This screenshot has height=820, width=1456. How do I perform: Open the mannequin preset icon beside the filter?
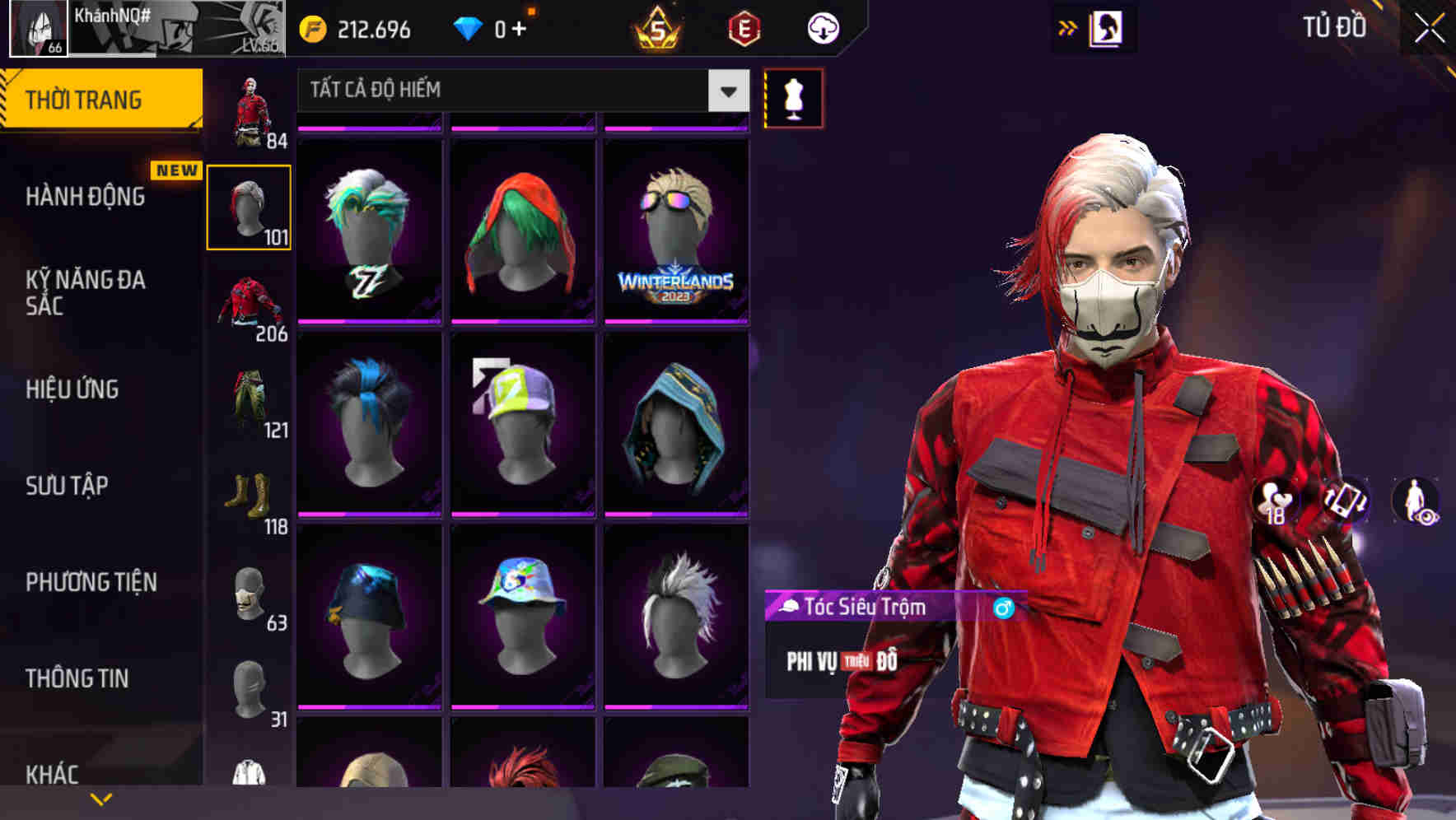pyautogui.click(x=793, y=98)
